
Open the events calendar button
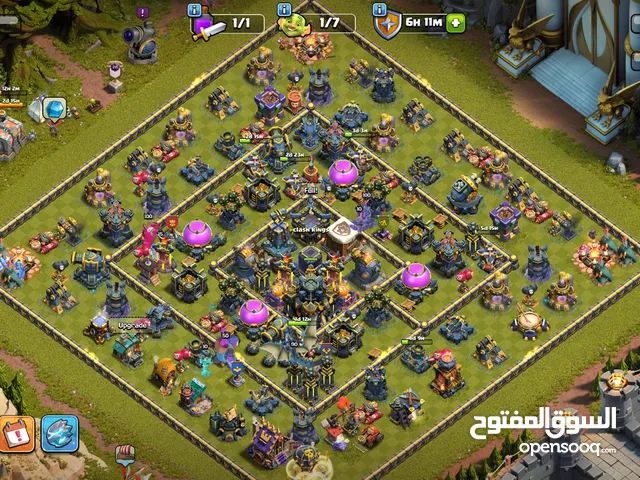[x=17, y=433]
